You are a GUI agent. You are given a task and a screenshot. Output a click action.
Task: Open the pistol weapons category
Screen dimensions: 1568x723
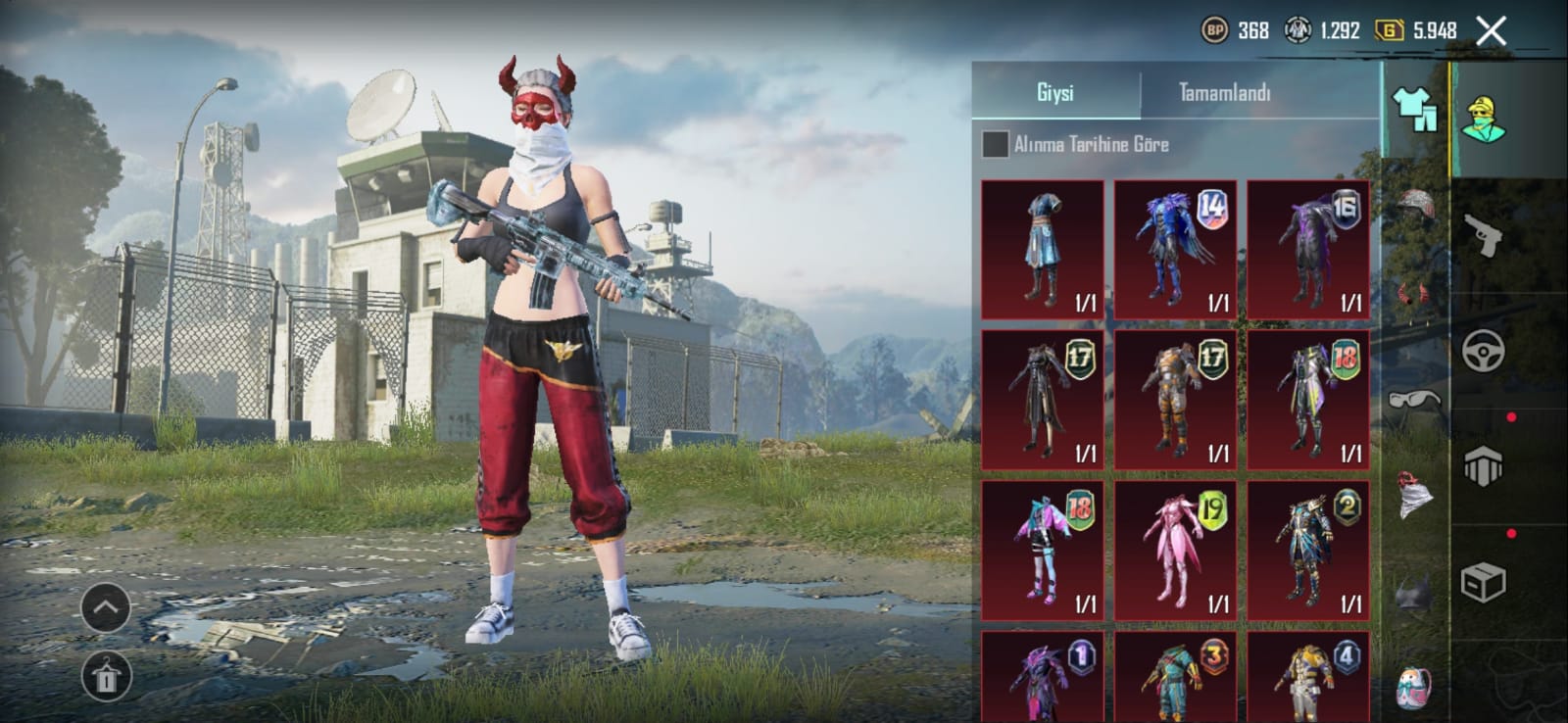pos(1483,234)
